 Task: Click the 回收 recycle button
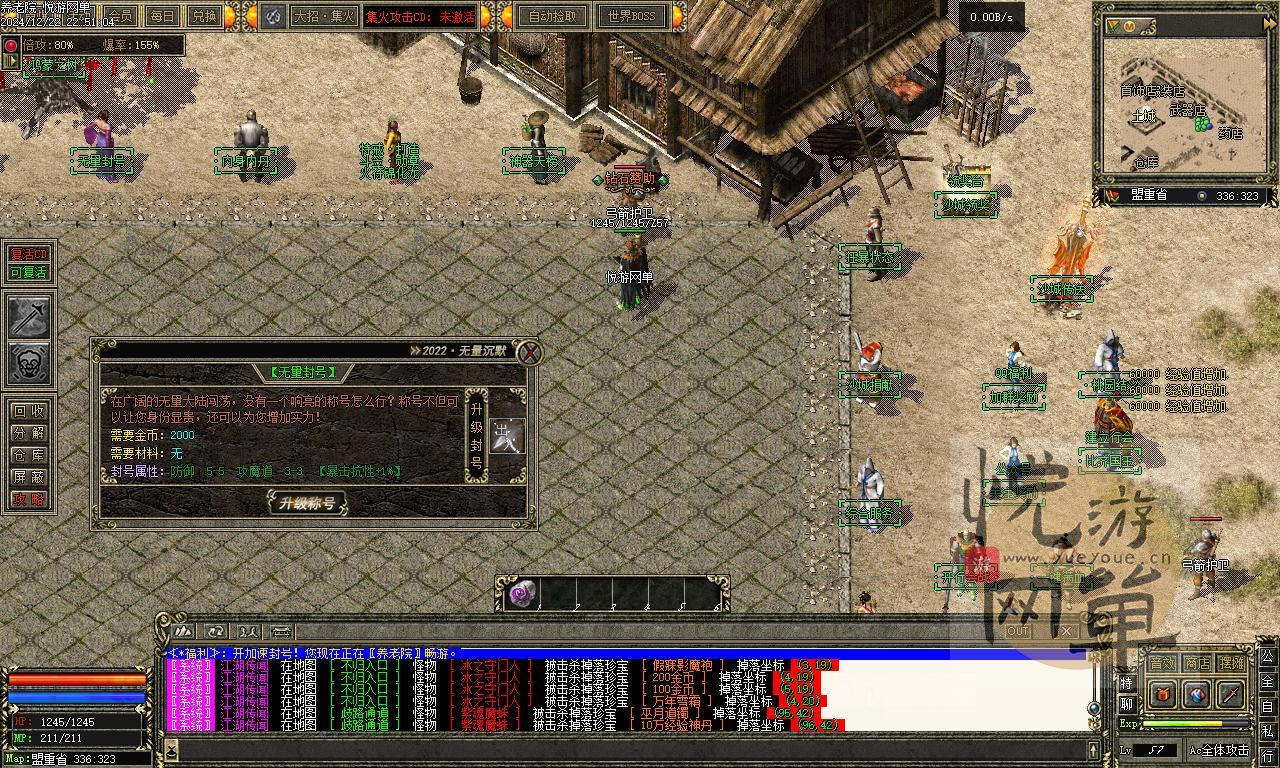point(28,410)
